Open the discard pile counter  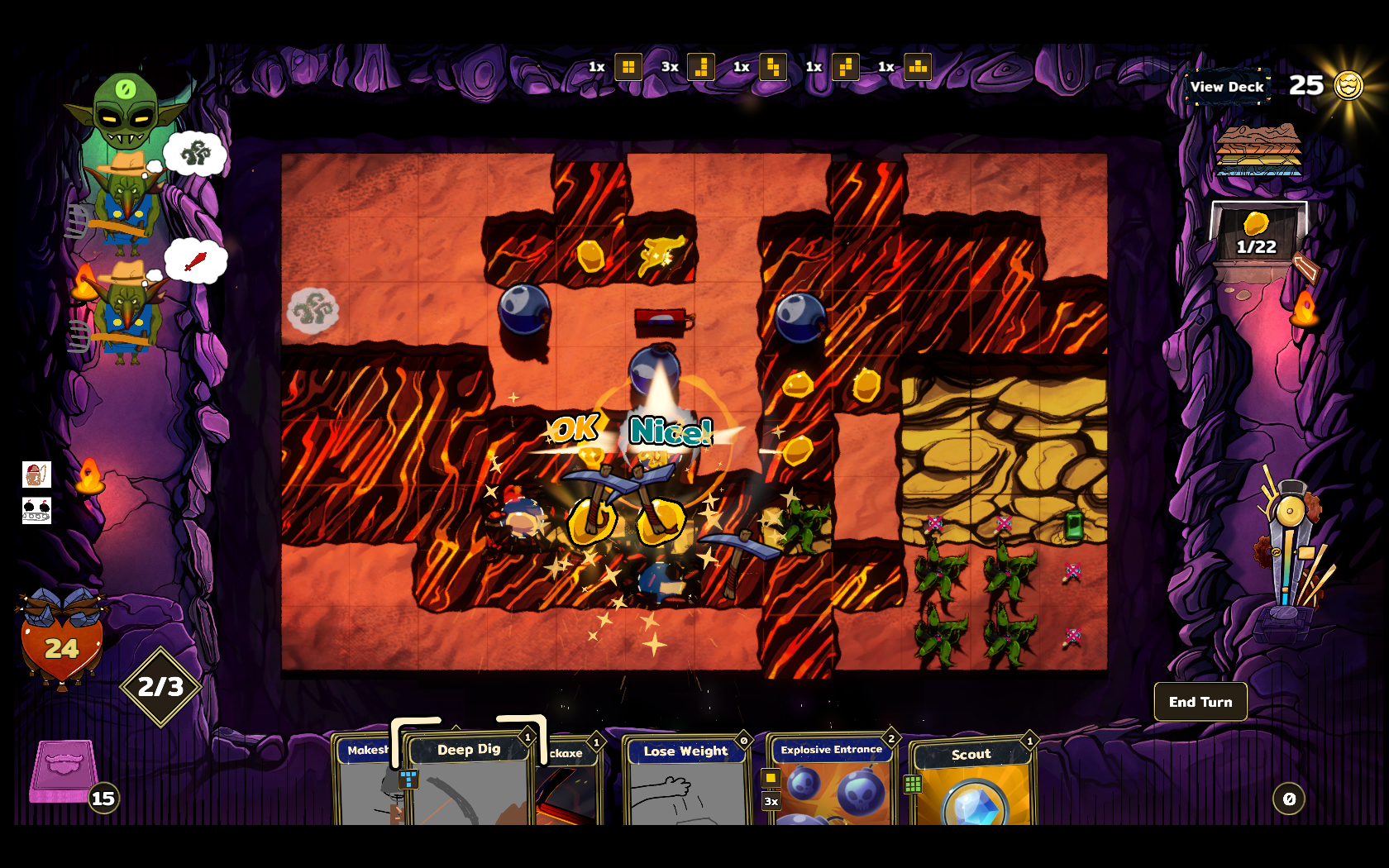(1288, 799)
